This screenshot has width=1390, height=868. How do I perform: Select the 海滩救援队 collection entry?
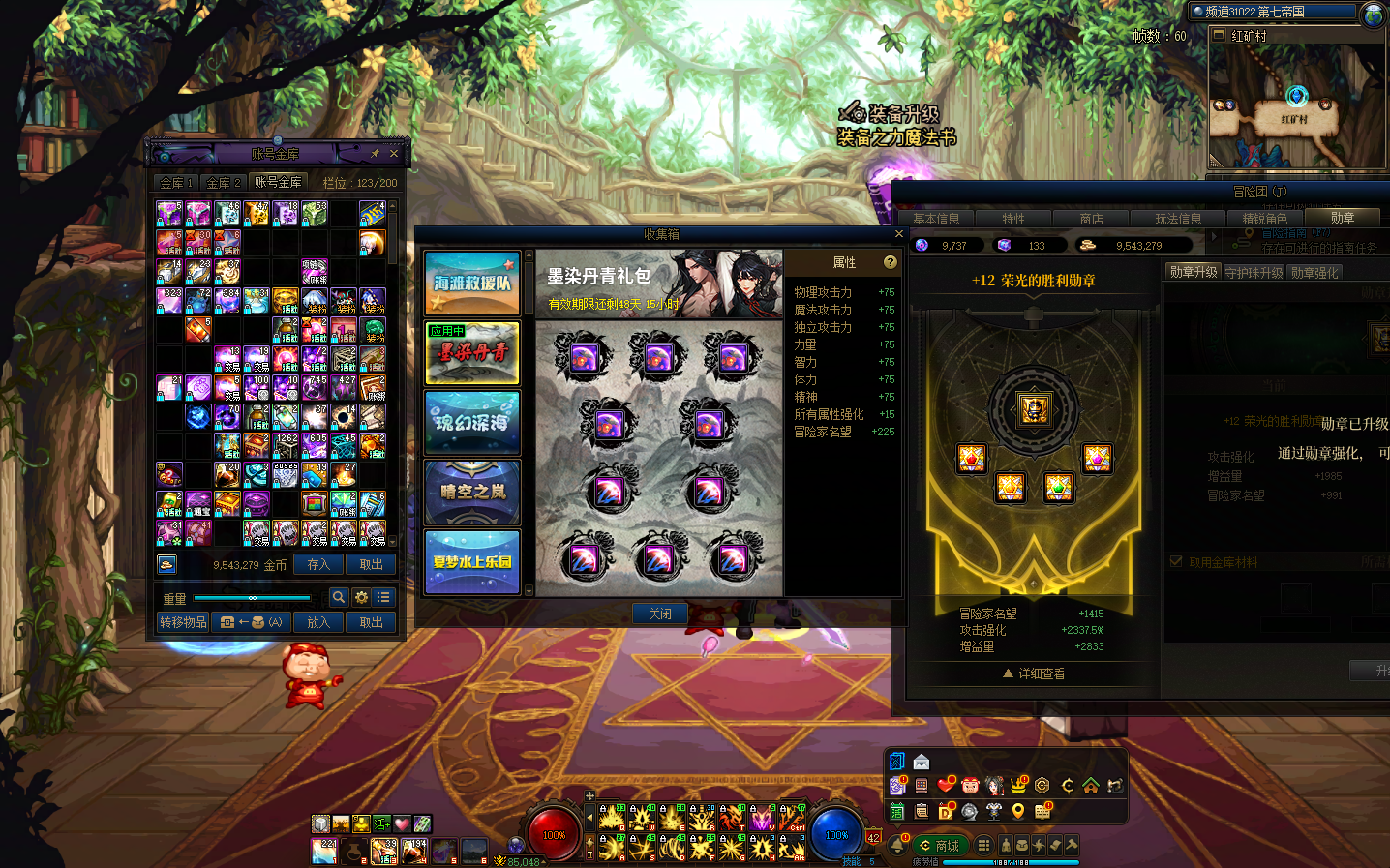(472, 284)
